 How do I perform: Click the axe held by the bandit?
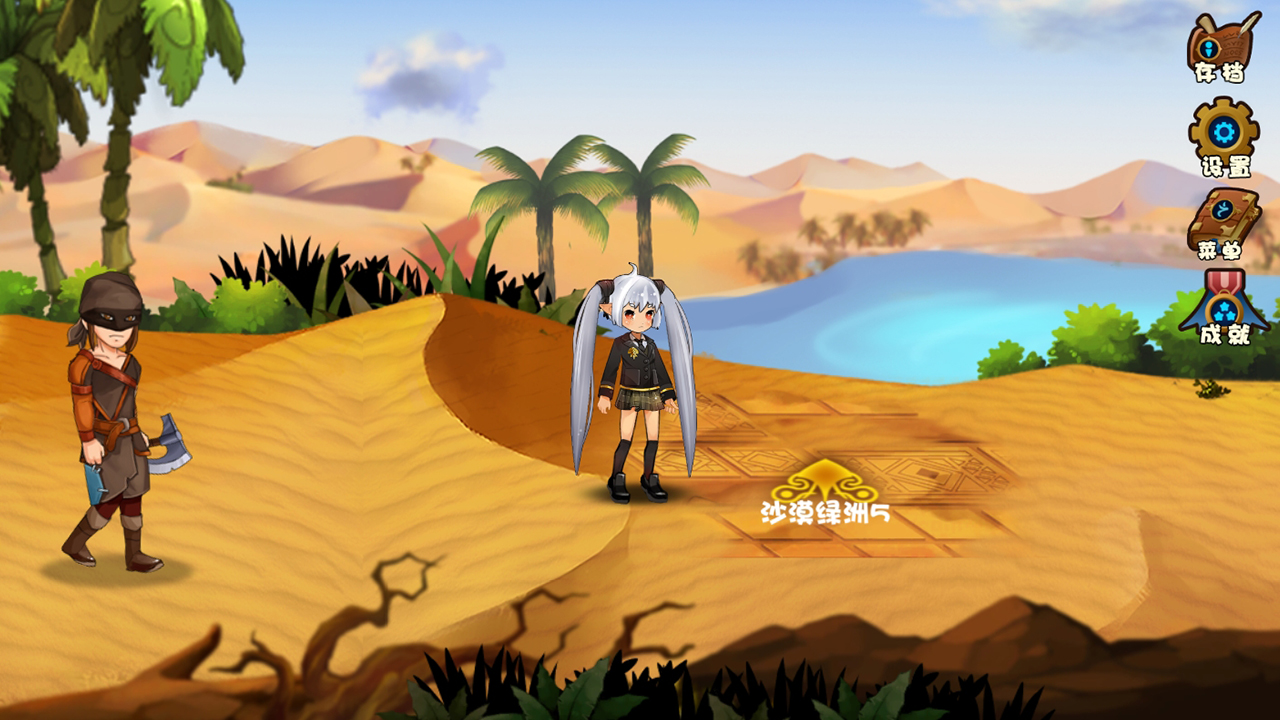click(x=172, y=444)
